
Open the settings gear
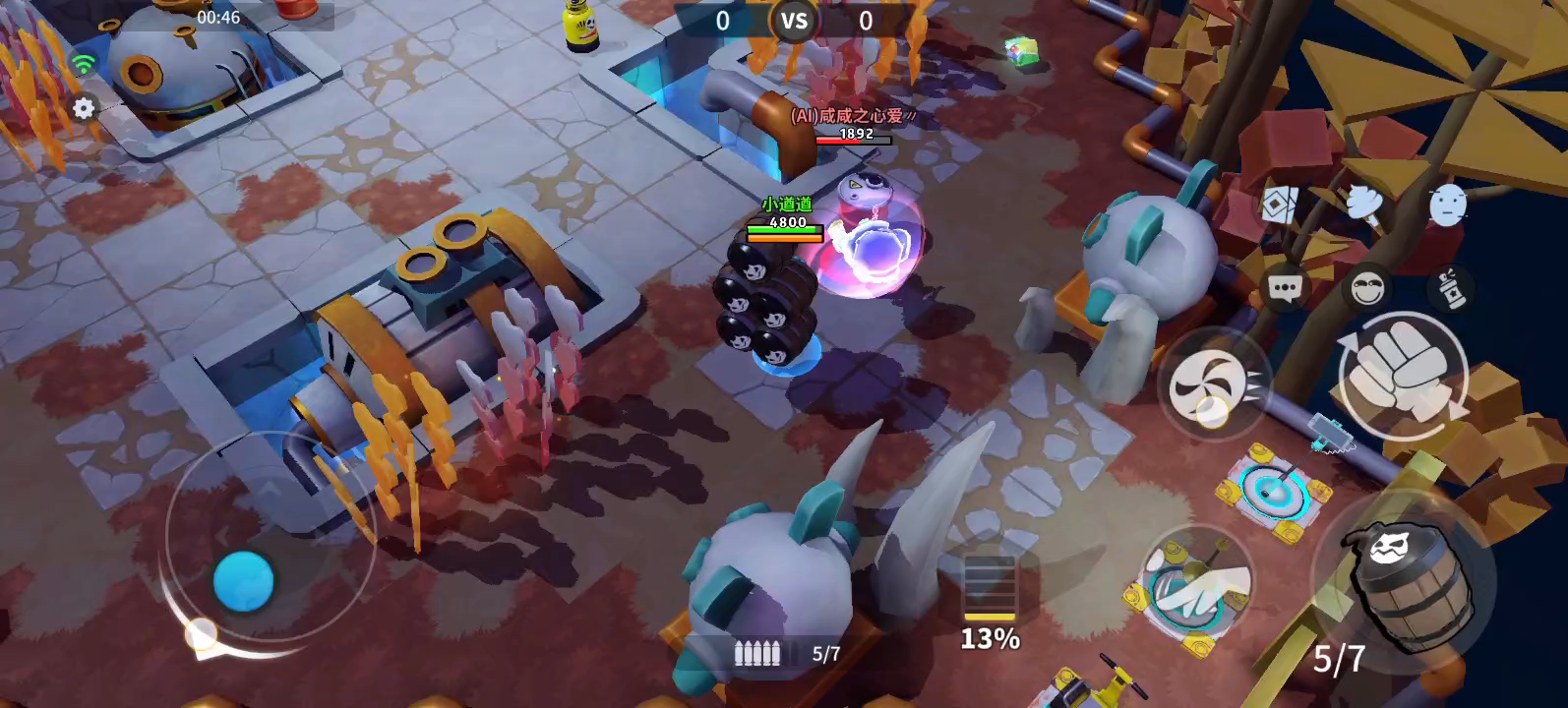tap(84, 108)
